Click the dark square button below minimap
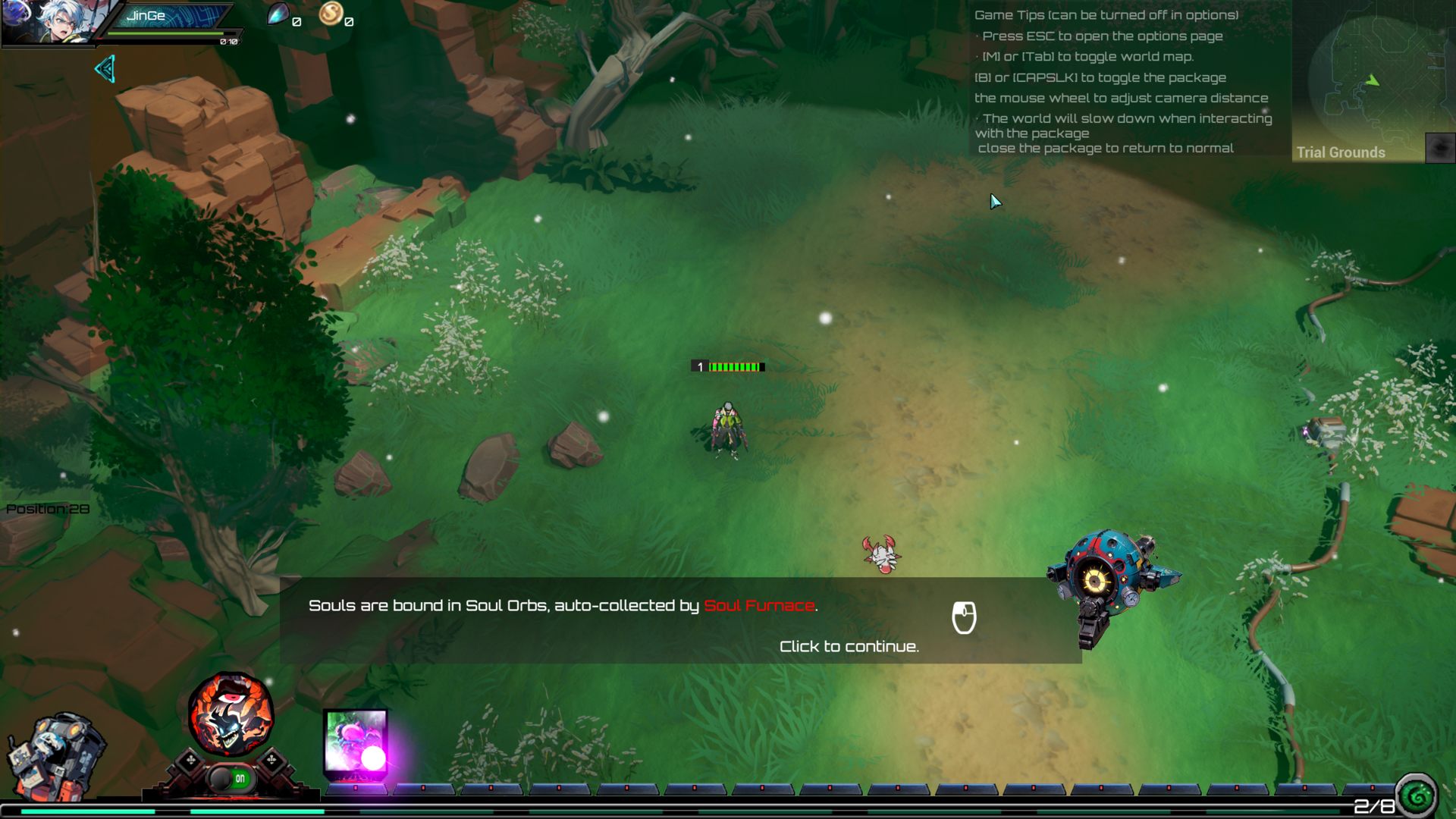This screenshot has width=1456, height=819. coord(1440,147)
